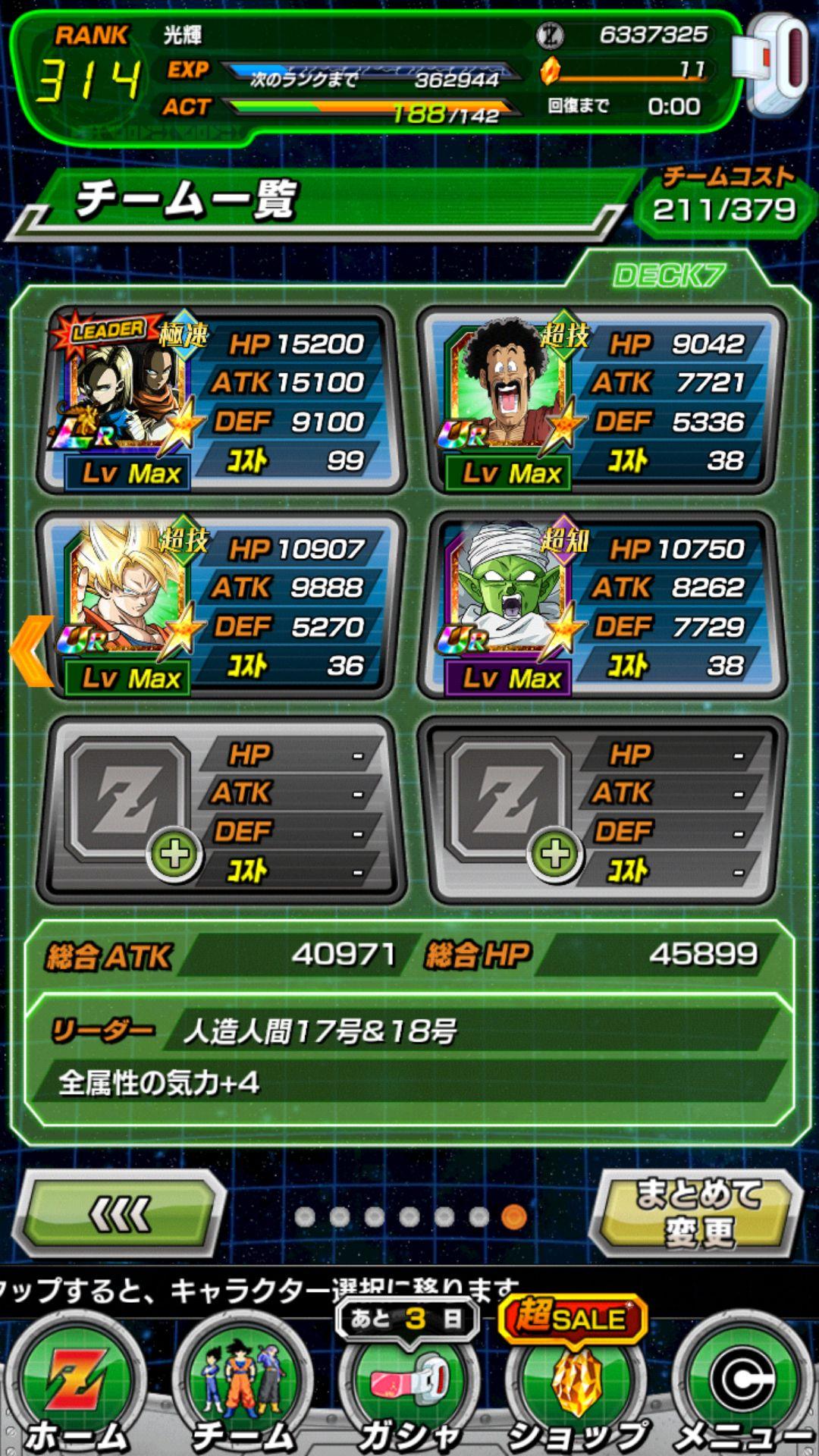Click the まとめて変更 bulk change button

tap(698, 1213)
